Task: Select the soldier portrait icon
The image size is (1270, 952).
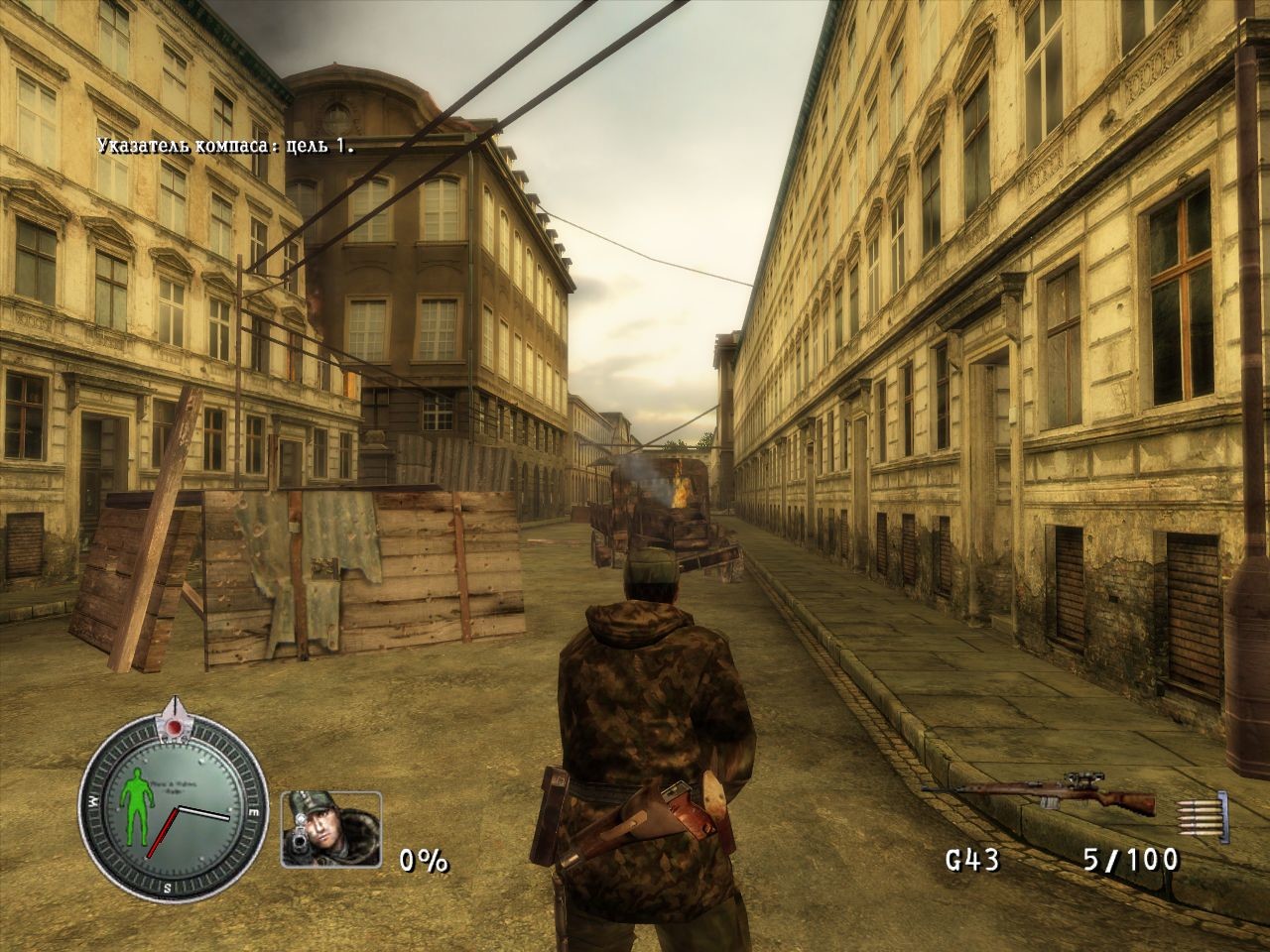Action: 331,829
